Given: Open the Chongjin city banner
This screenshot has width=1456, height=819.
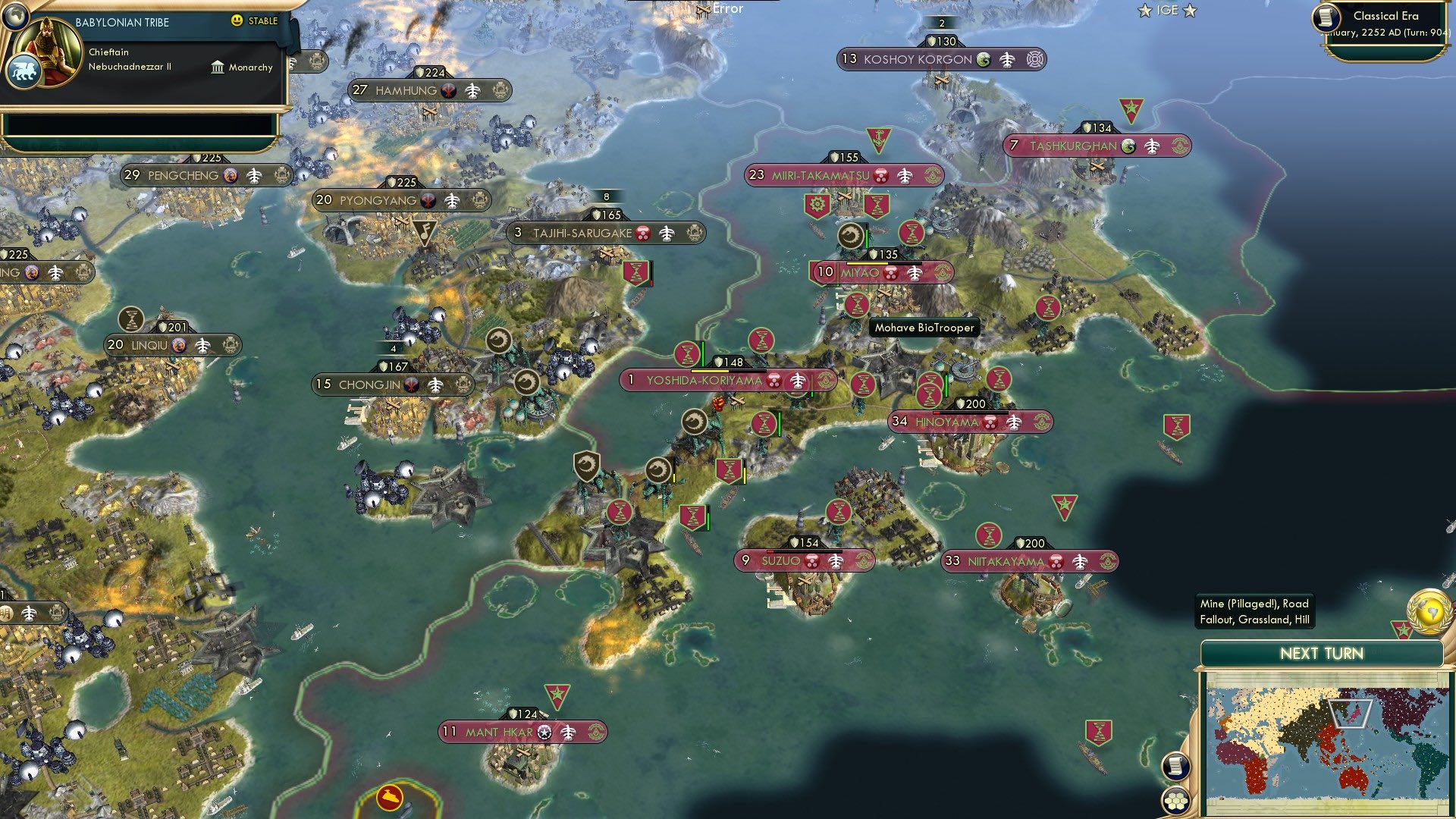Looking at the screenshot, I should [x=369, y=385].
